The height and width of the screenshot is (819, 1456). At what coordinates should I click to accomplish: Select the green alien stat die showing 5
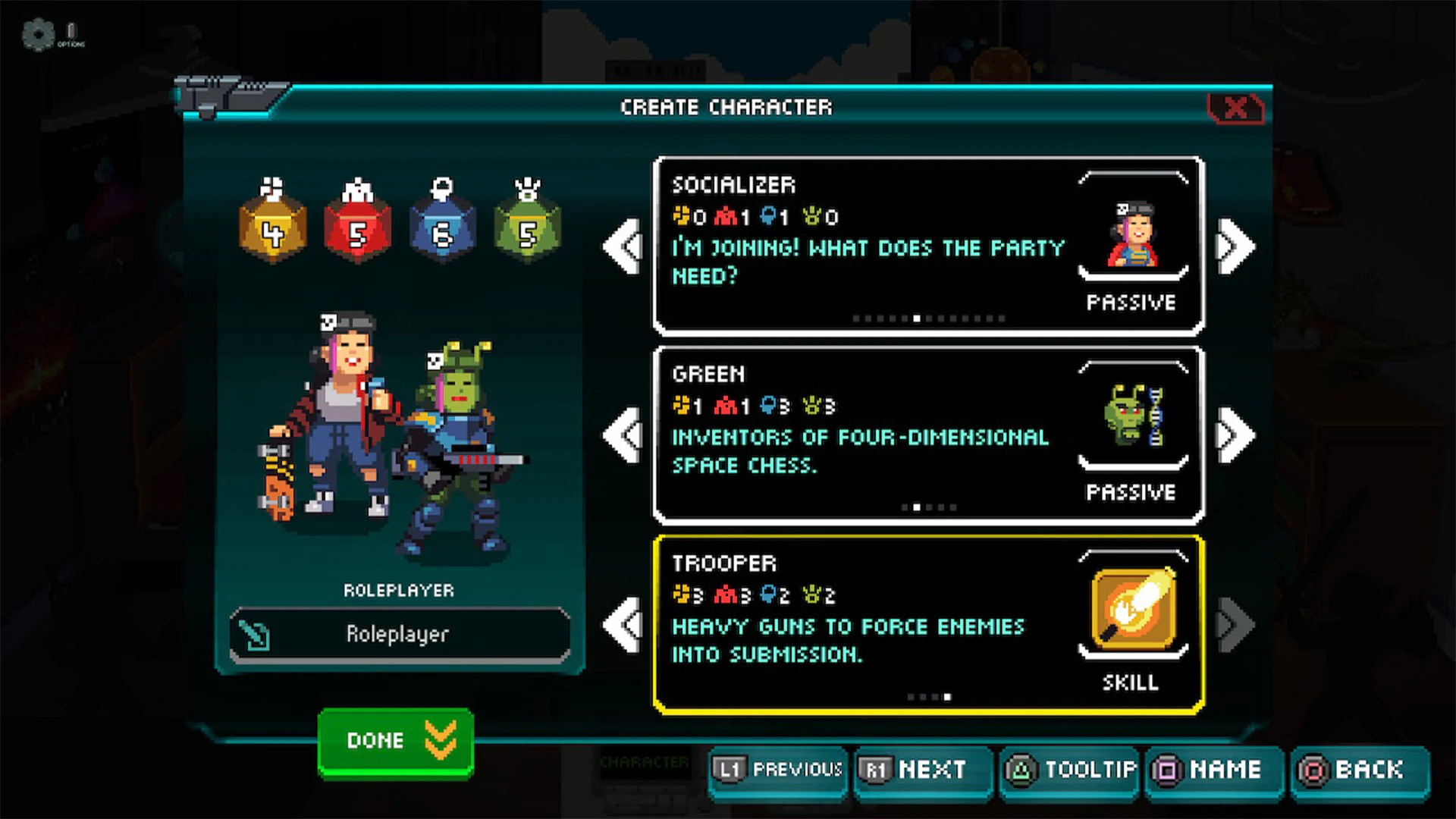coord(529,227)
